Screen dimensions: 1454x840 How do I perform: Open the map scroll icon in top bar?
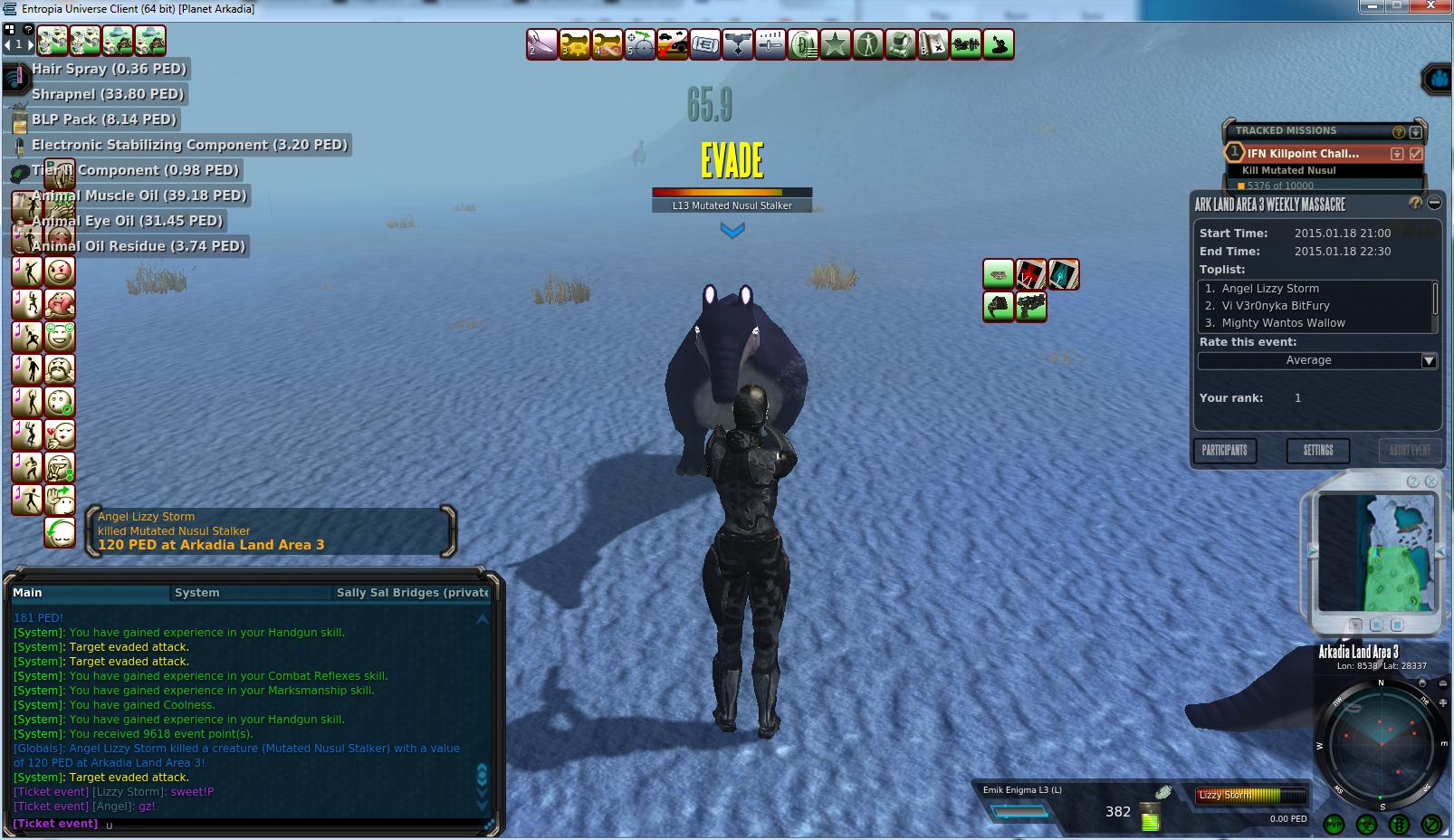pos(933,44)
